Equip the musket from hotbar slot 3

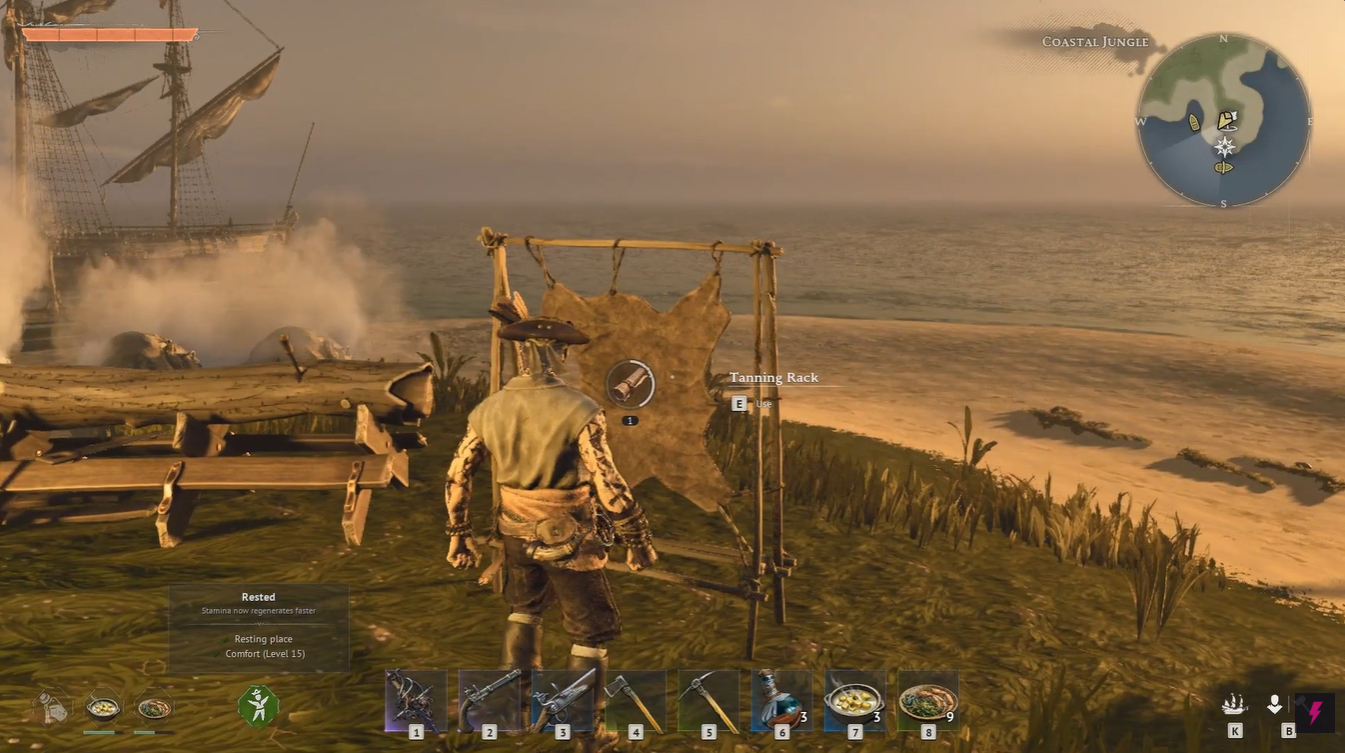pos(563,700)
